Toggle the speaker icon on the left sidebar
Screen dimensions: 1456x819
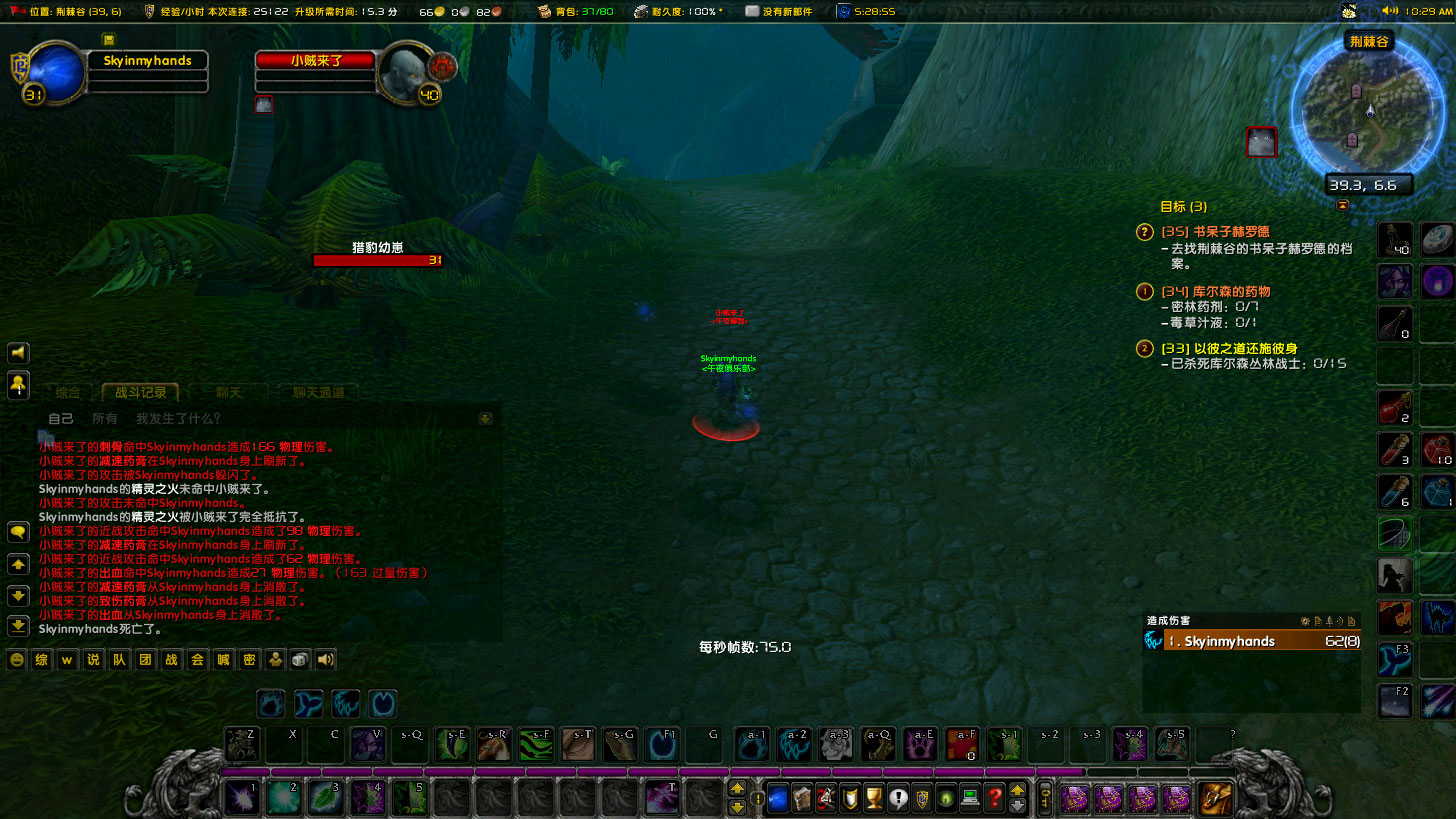click(x=17, y=352)
